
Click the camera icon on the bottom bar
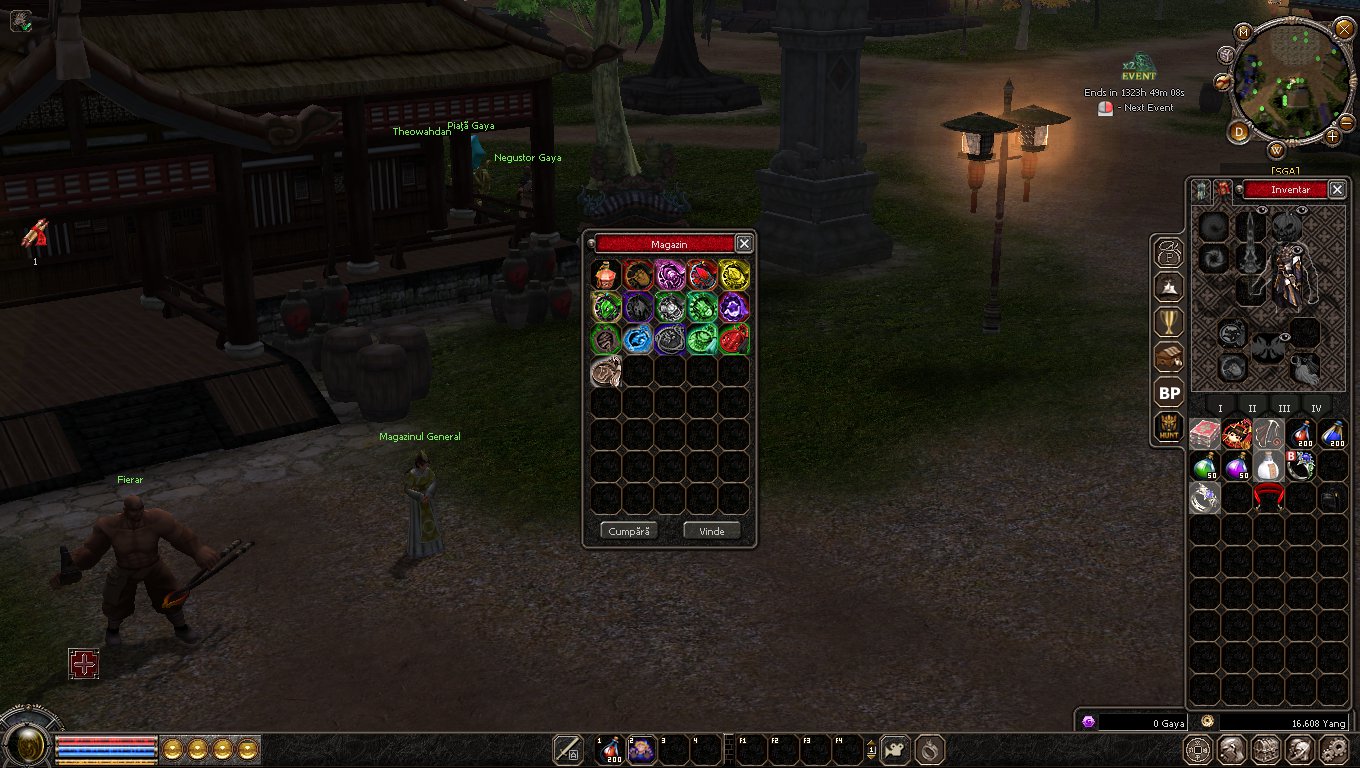(895, 750)
